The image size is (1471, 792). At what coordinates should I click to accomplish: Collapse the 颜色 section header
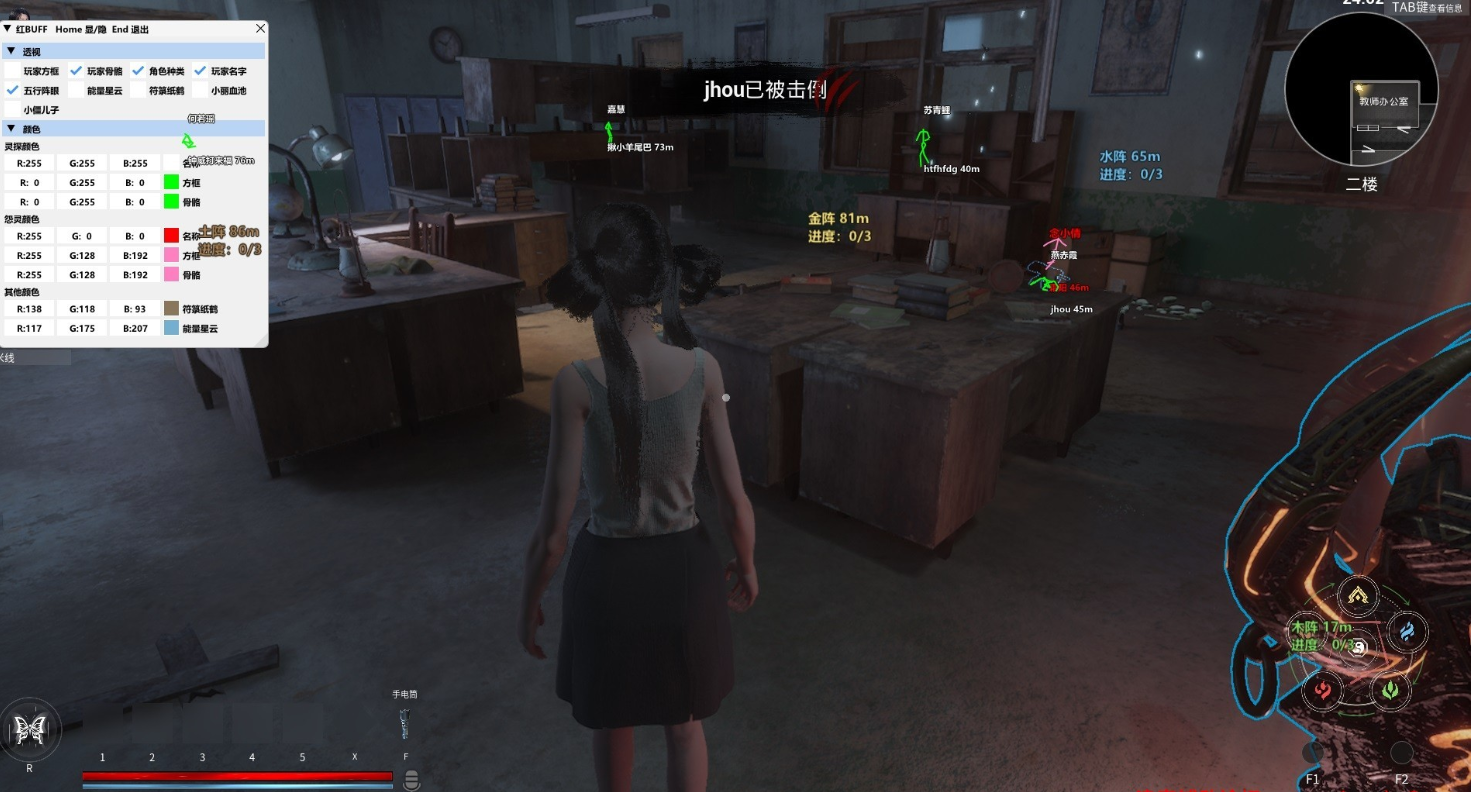pyautogui.click(x=10, y=129)
